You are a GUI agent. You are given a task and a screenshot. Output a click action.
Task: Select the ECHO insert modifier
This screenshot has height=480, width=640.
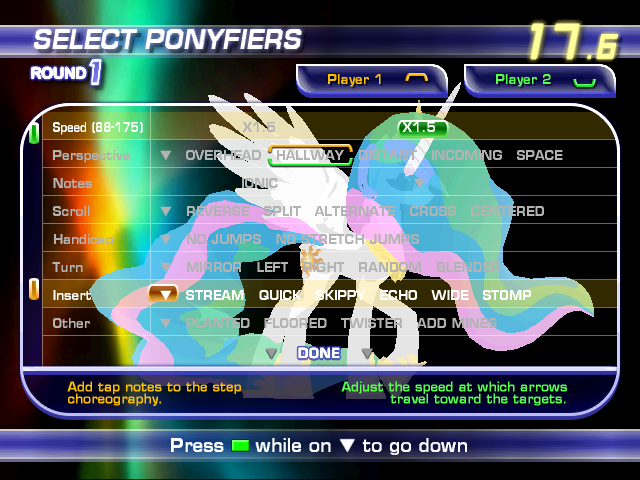click(x=398, y=295)
